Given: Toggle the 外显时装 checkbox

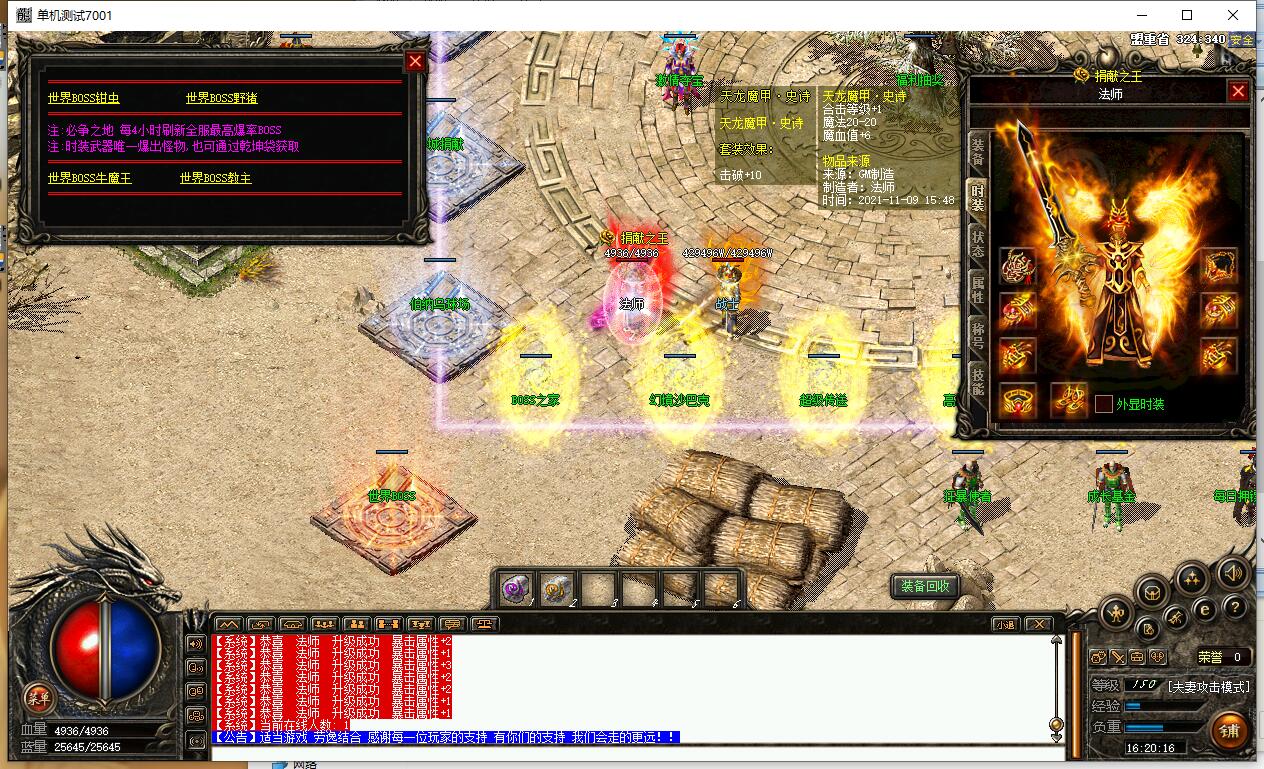Looking at the screenshot, I should (1103, 404).
